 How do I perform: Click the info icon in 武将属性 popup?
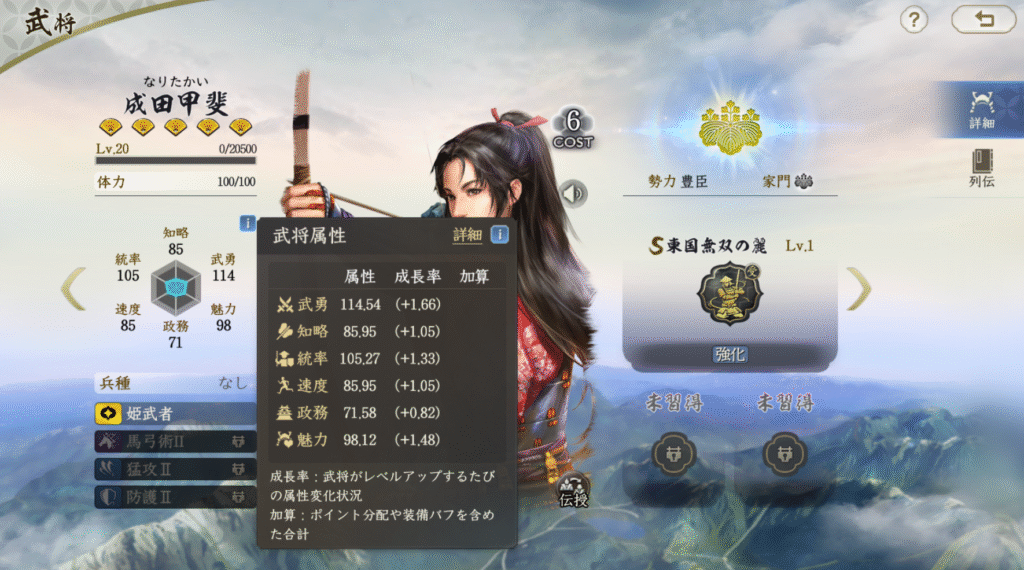tap(499, 235)
